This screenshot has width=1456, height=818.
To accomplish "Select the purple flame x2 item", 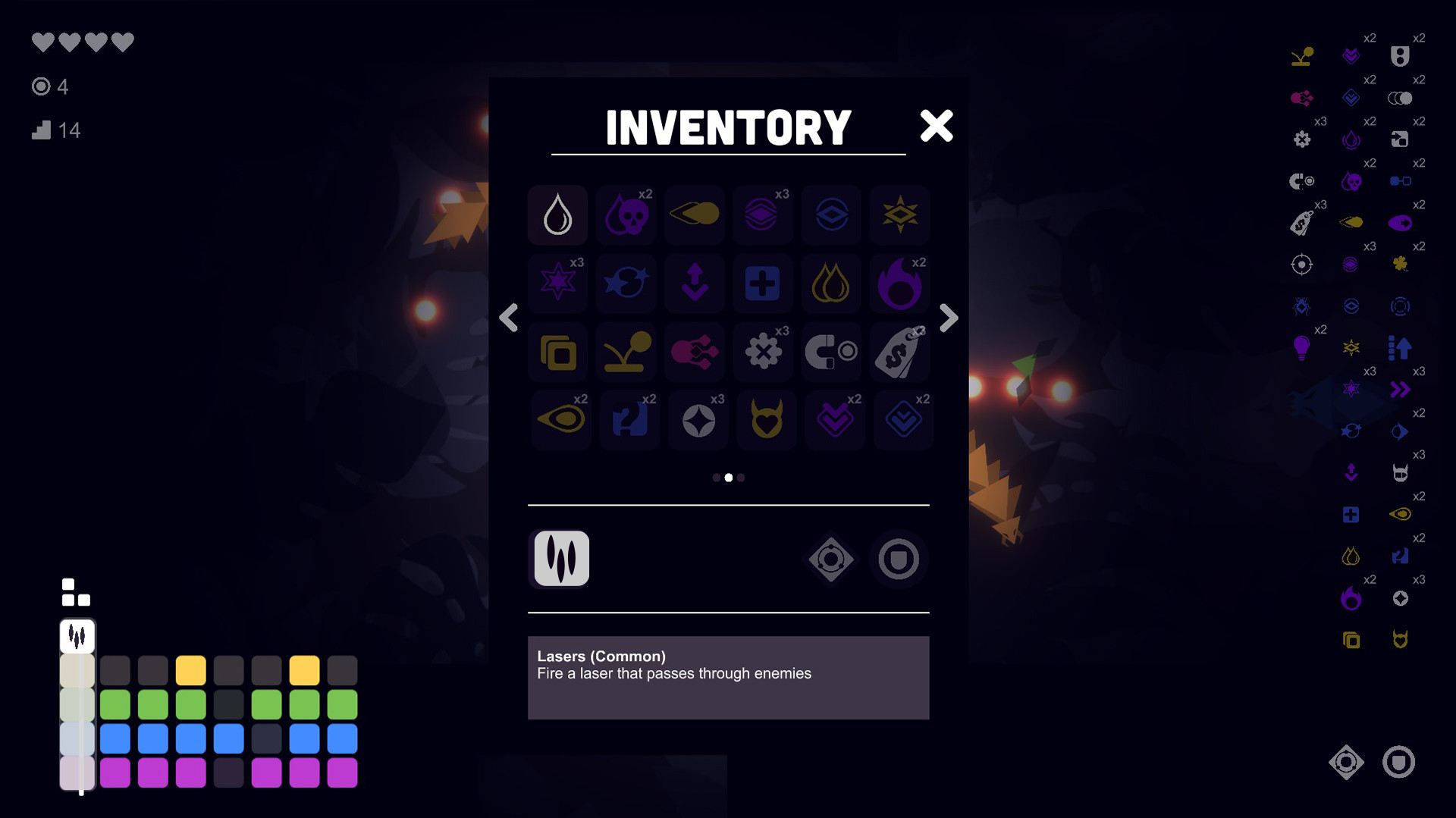I will tap(899, 284).
